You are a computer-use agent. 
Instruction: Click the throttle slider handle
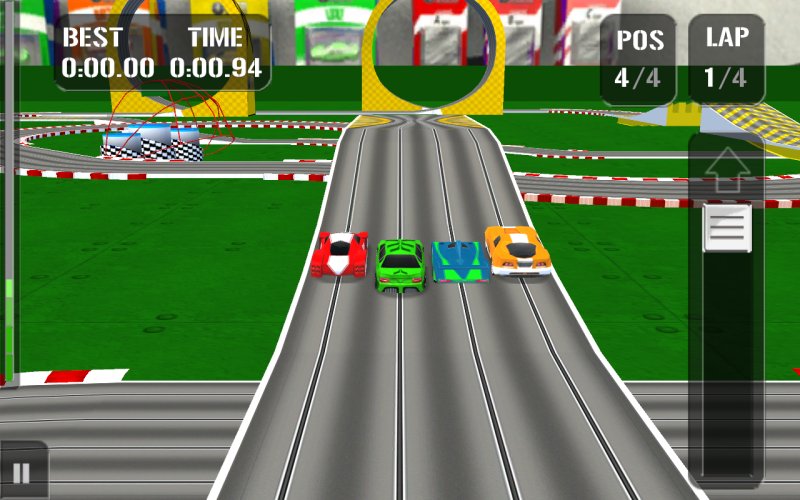pos(727,227)
